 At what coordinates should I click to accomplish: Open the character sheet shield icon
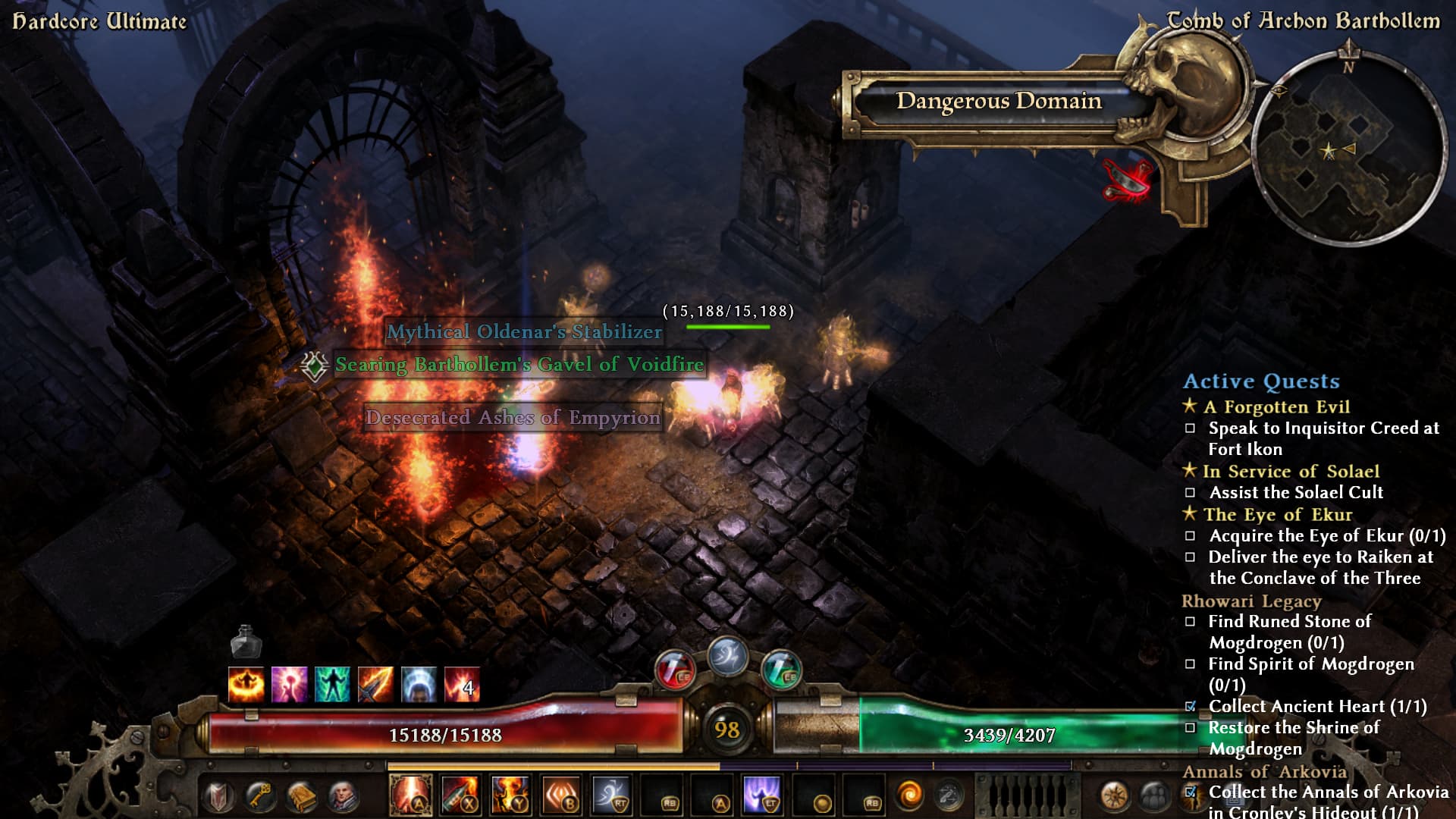click(x=219, y=797)
